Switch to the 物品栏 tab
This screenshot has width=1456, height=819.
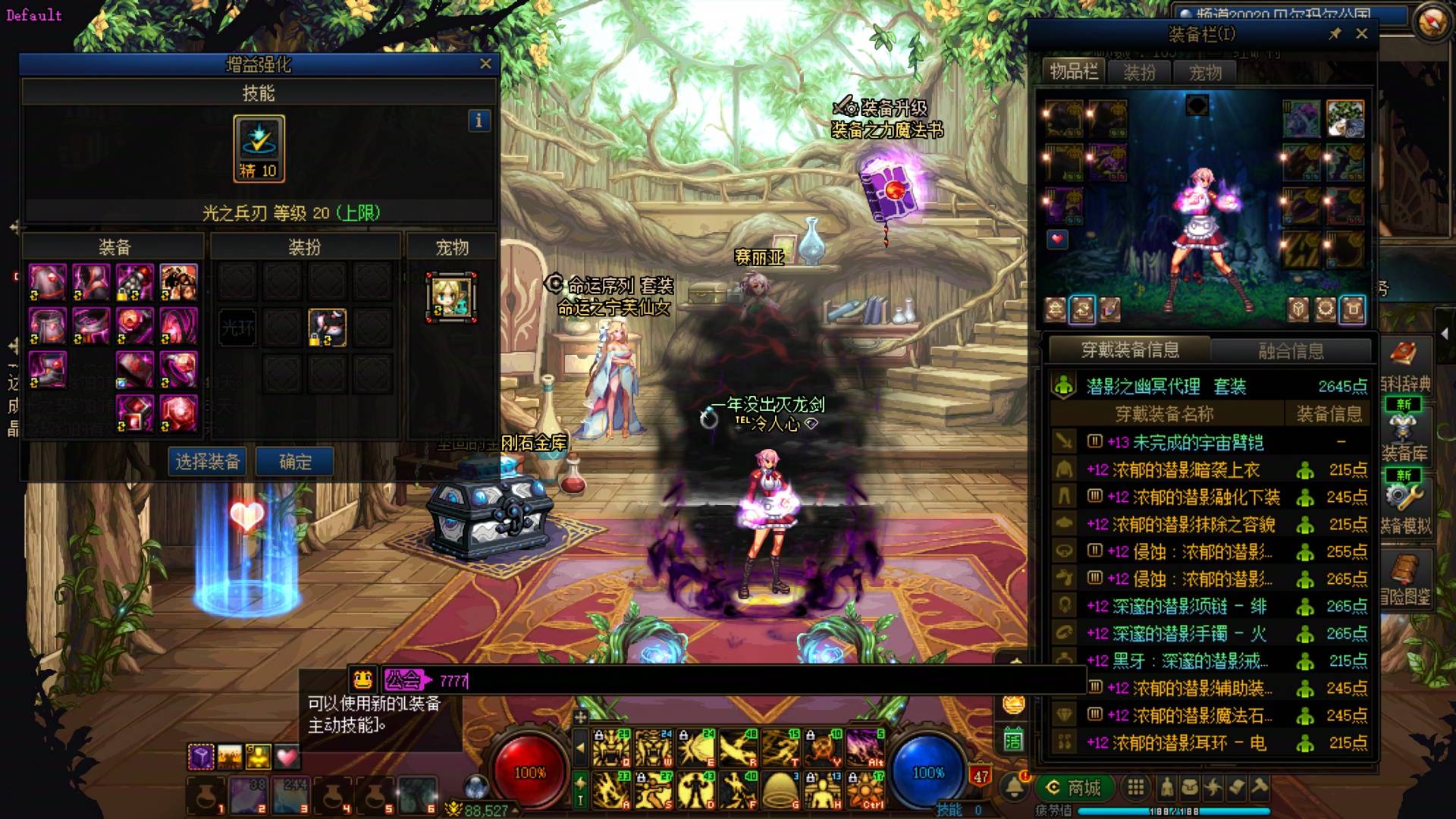(x=1074, y=72)
